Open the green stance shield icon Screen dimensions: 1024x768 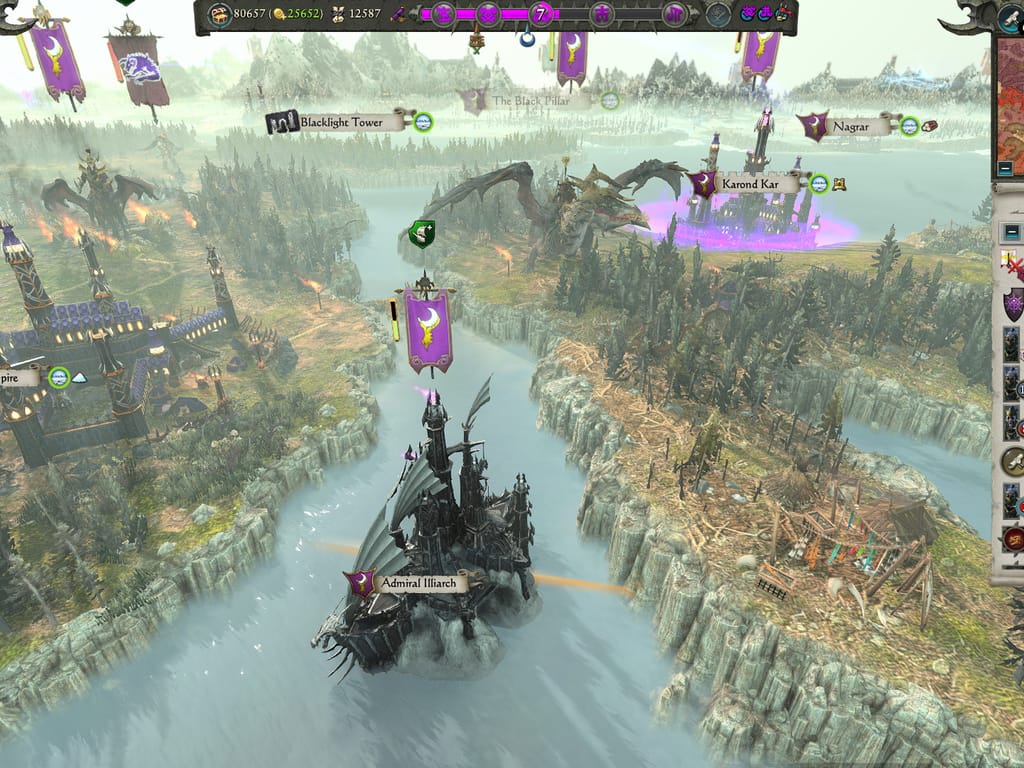[422, 235]
